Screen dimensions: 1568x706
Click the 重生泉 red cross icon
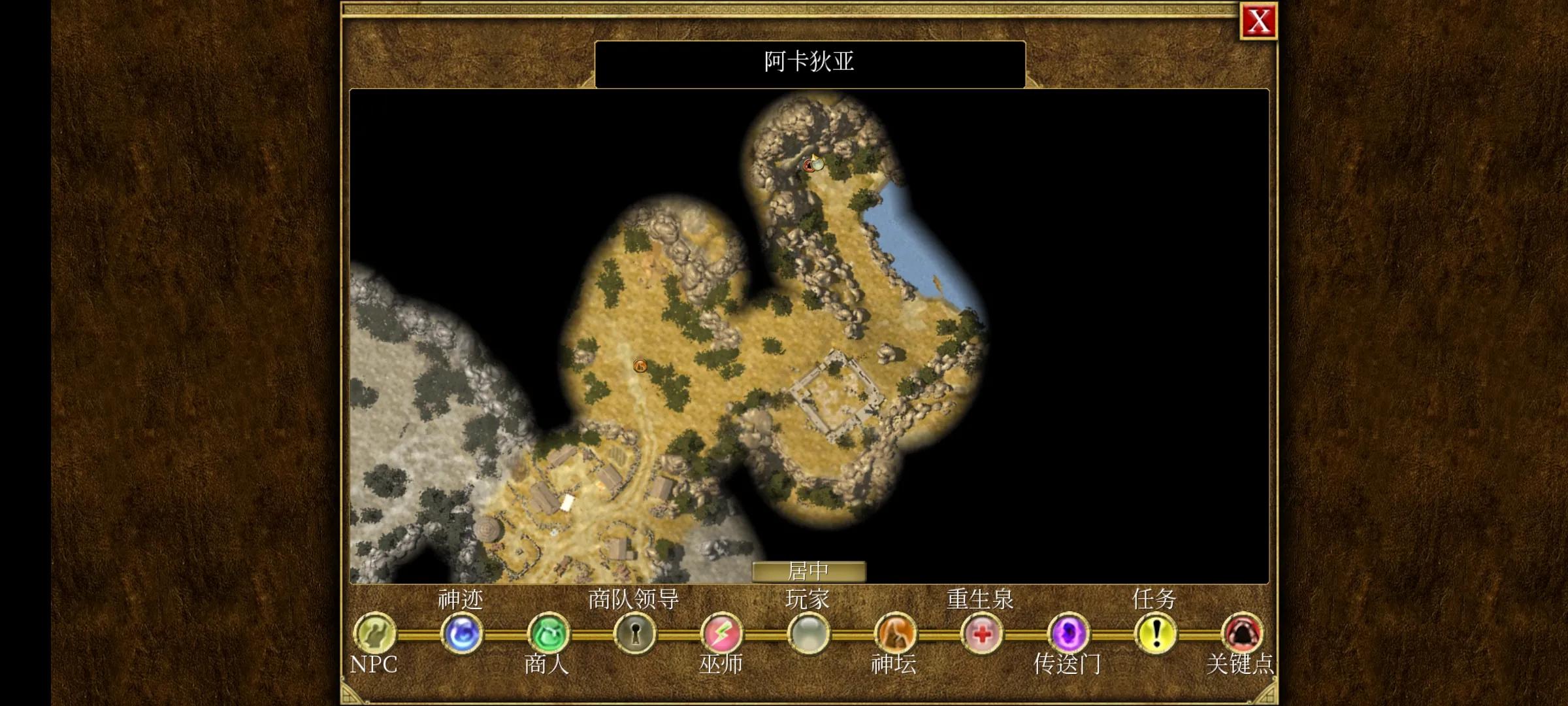coord(981,633)
